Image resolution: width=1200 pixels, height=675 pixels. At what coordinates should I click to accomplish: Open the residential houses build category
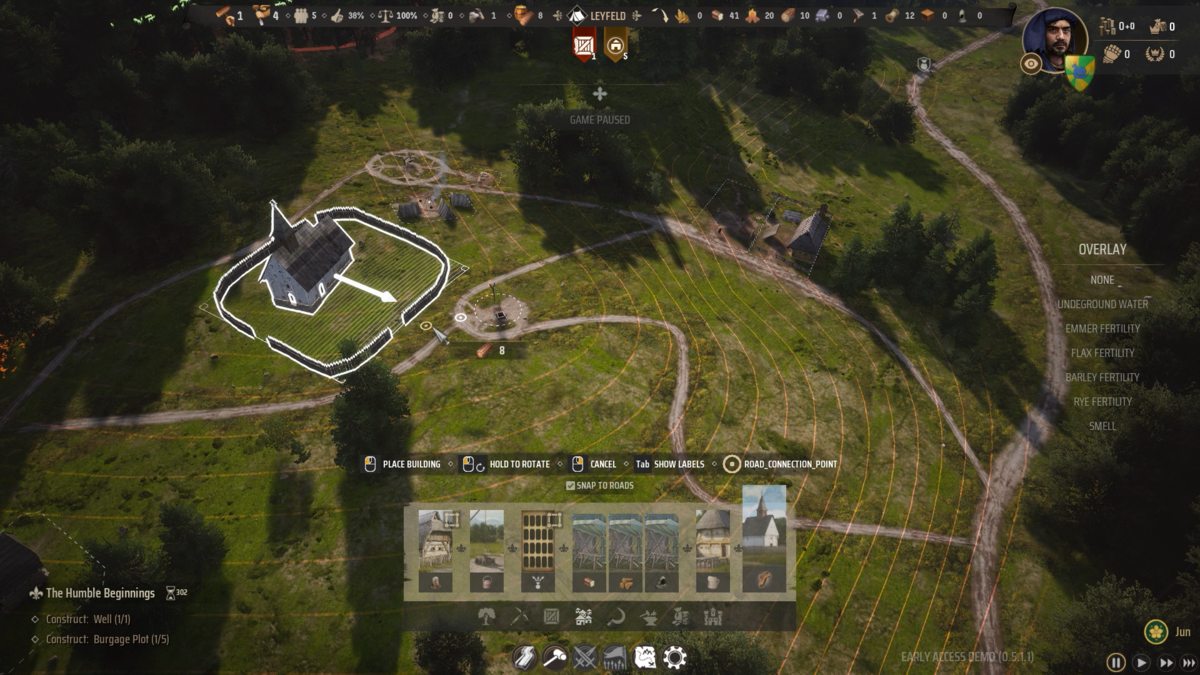(x=583, y=617)
